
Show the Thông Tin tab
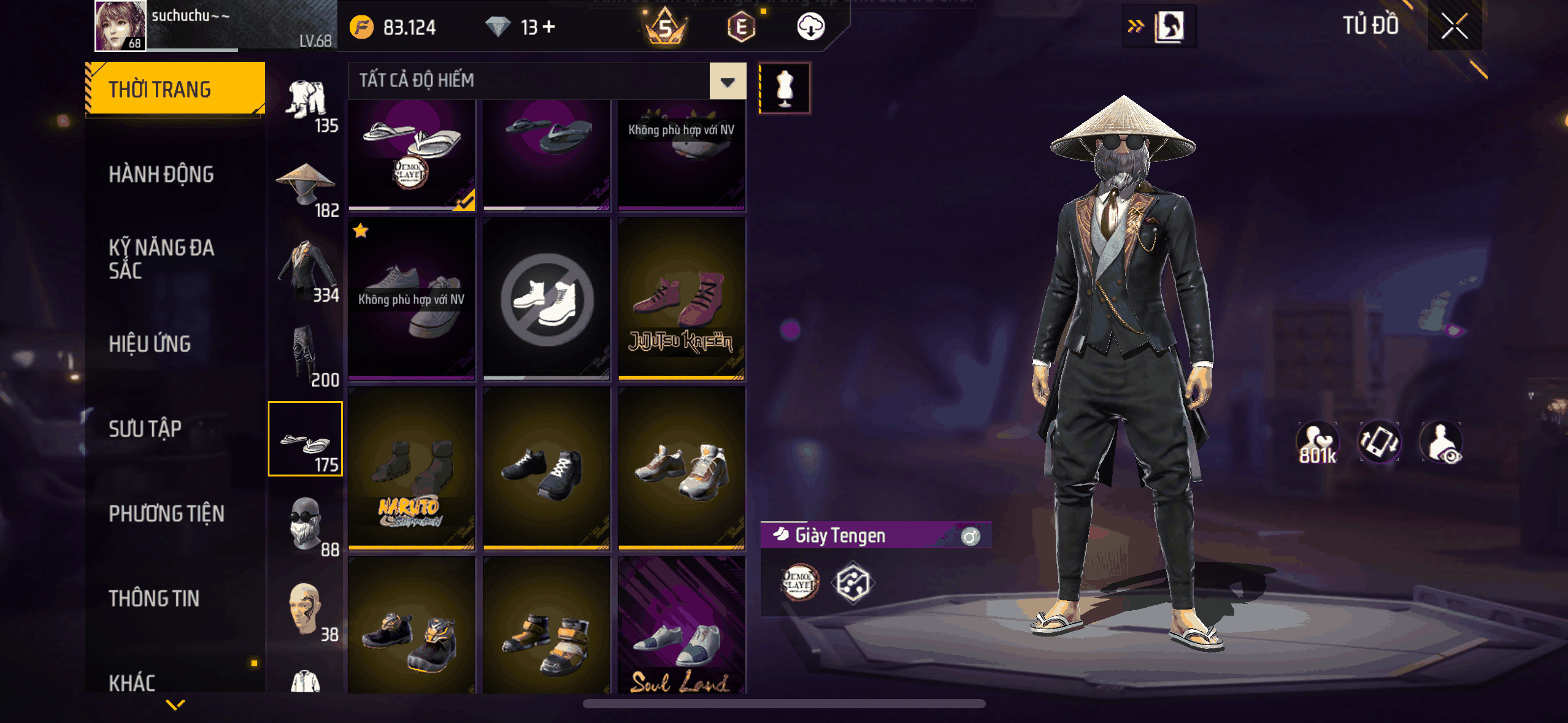click(x=154, y=599)
